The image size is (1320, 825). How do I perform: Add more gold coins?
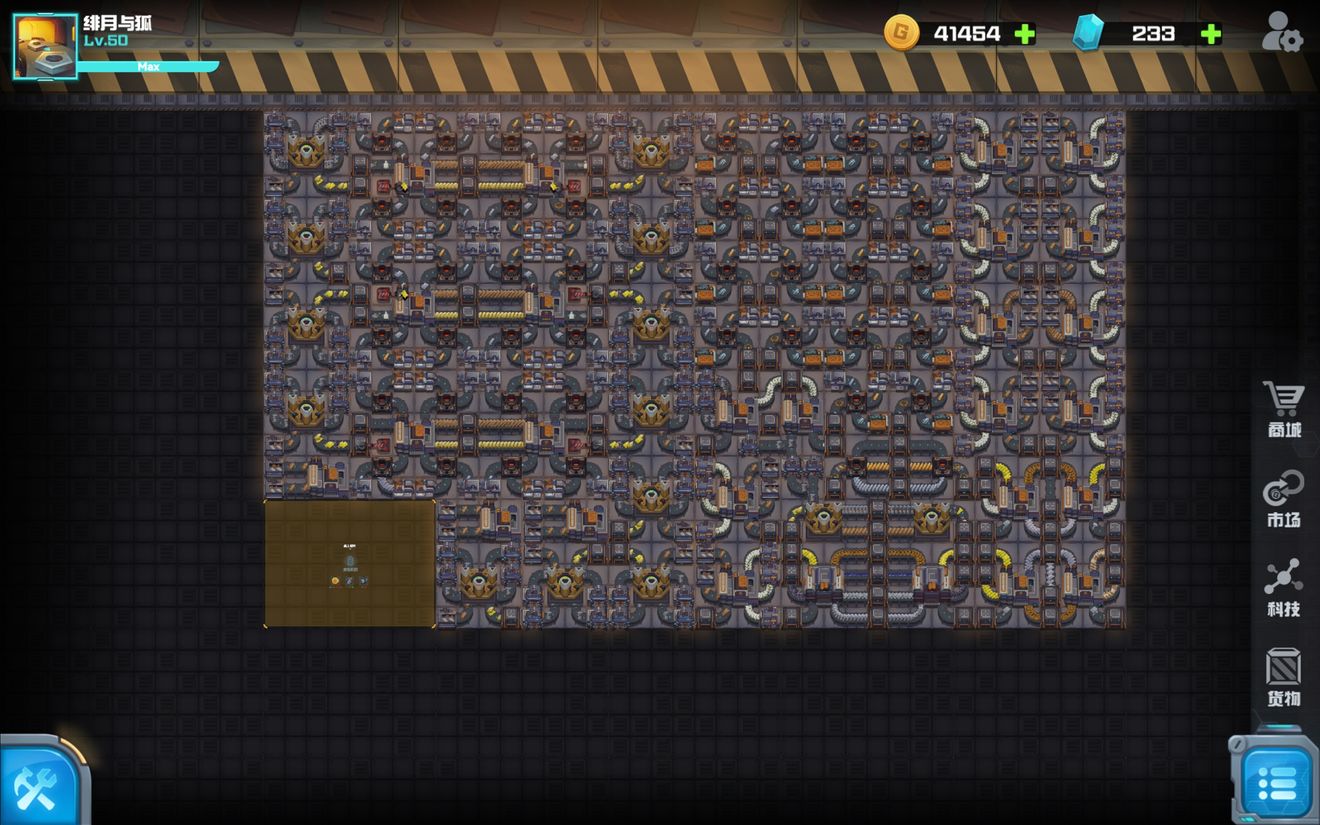(x=1025, y=34)
